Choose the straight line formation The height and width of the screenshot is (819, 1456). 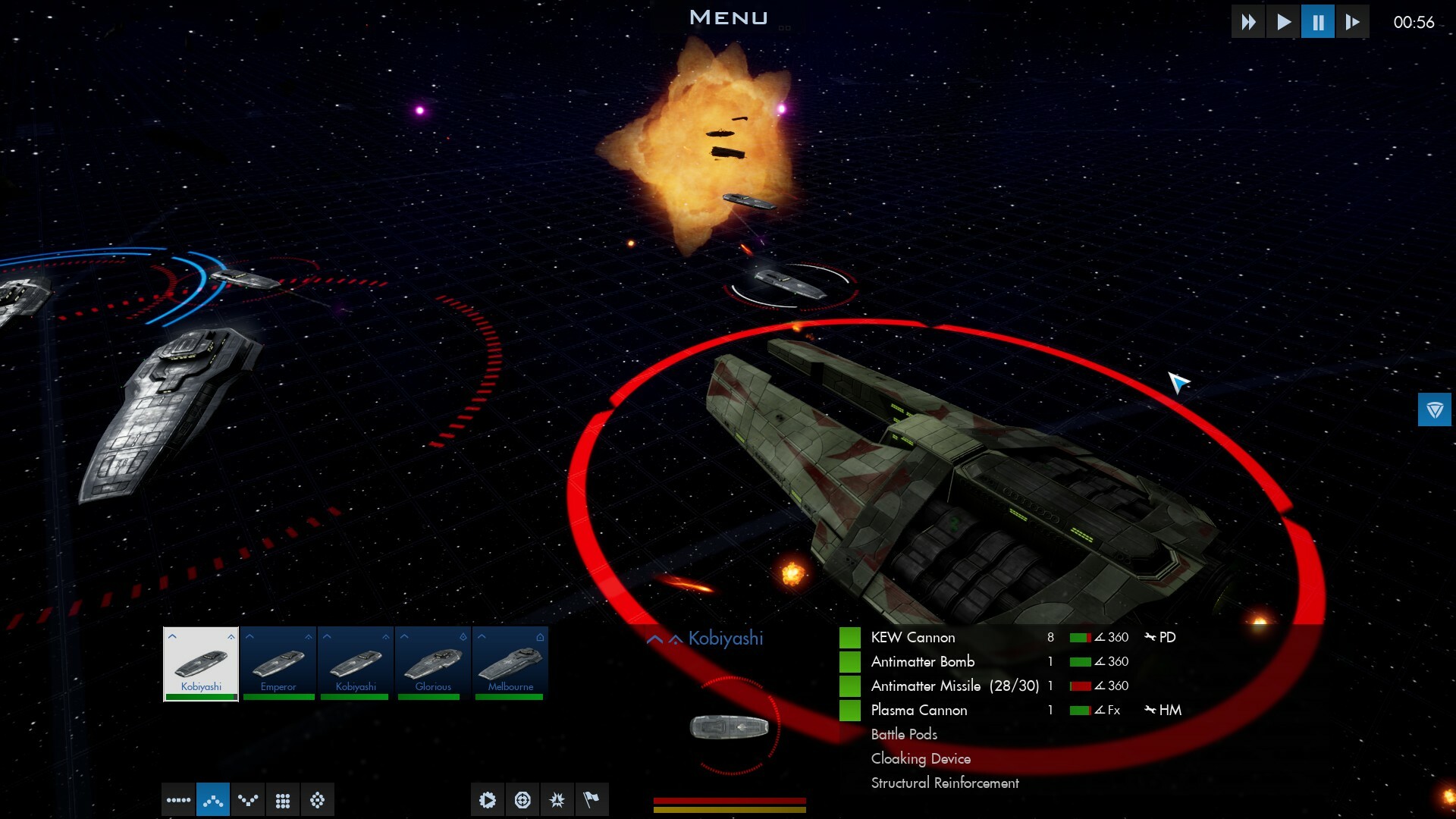pyautogui.click(x=178, y=800)
